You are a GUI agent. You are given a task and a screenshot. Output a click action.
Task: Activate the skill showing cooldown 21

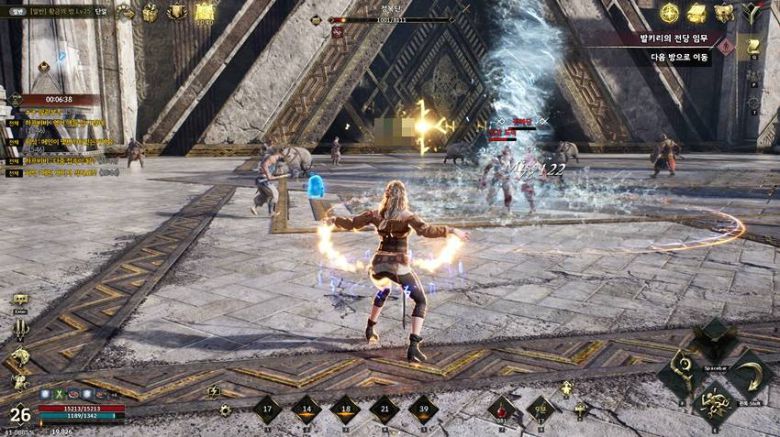click(x=384, y=409)
